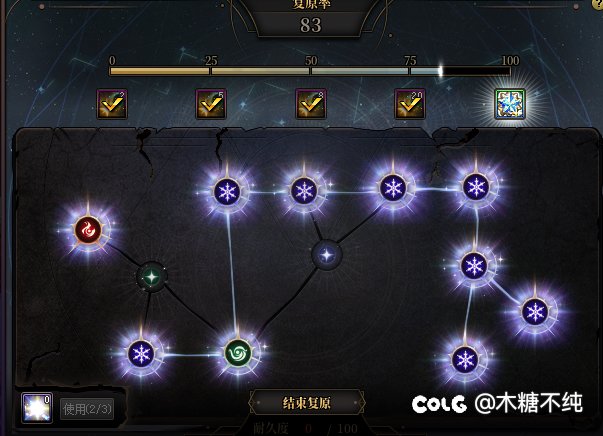Open the claimed reward box under 25
This screenshot has height=436, width=603.
211,104
